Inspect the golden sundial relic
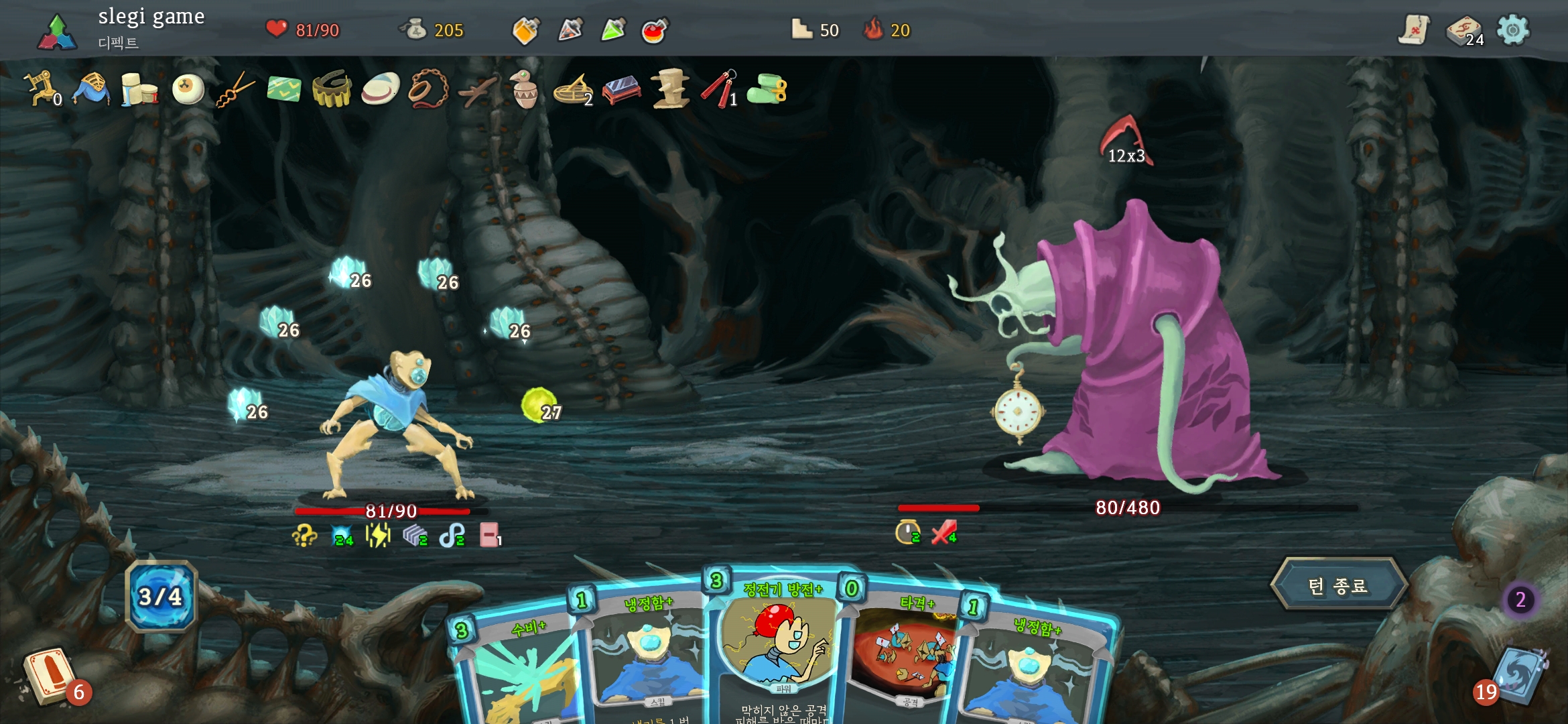 [573, 90]
